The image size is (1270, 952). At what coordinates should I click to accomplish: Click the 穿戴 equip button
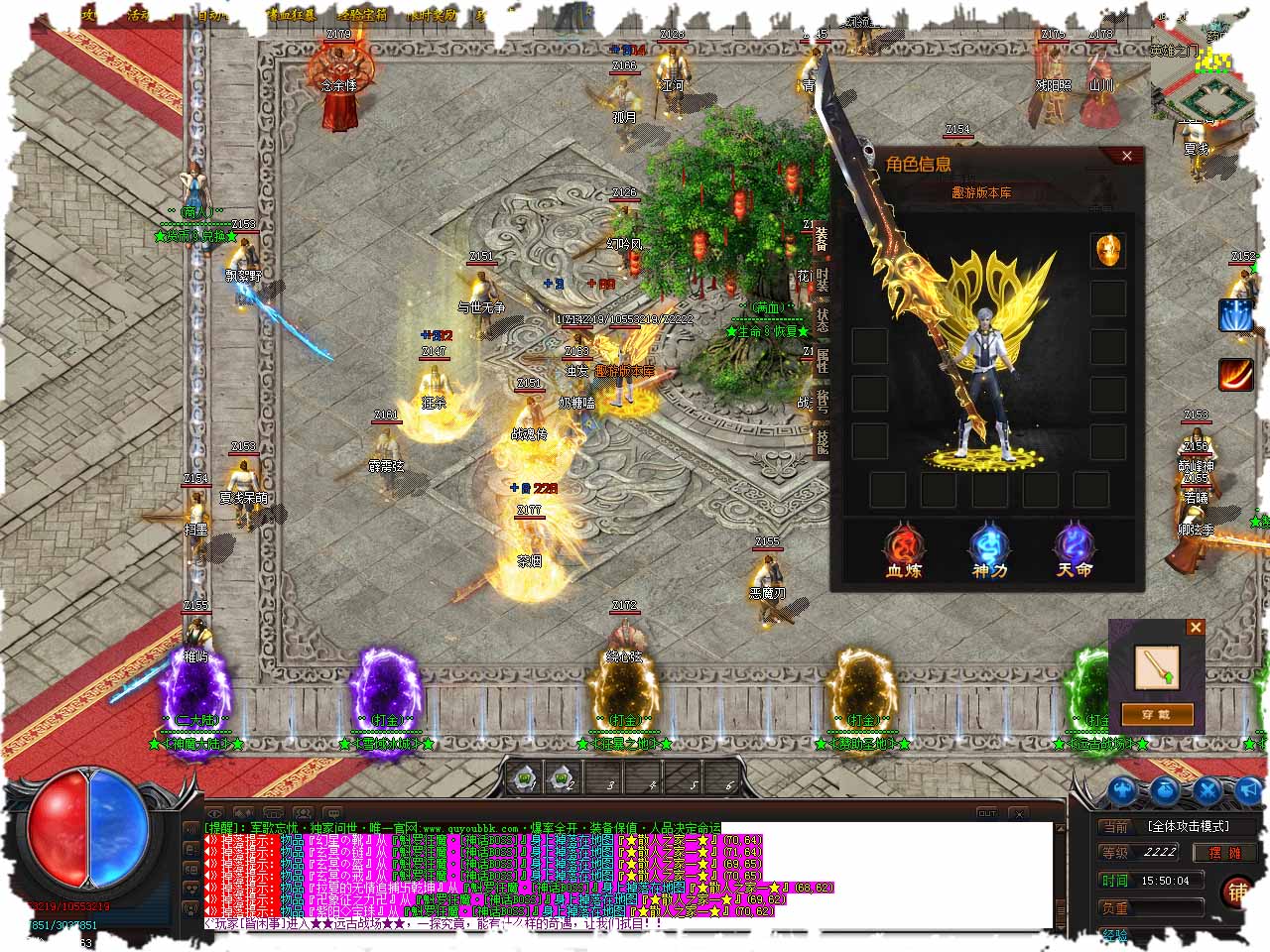click(x=1156, y=714)
